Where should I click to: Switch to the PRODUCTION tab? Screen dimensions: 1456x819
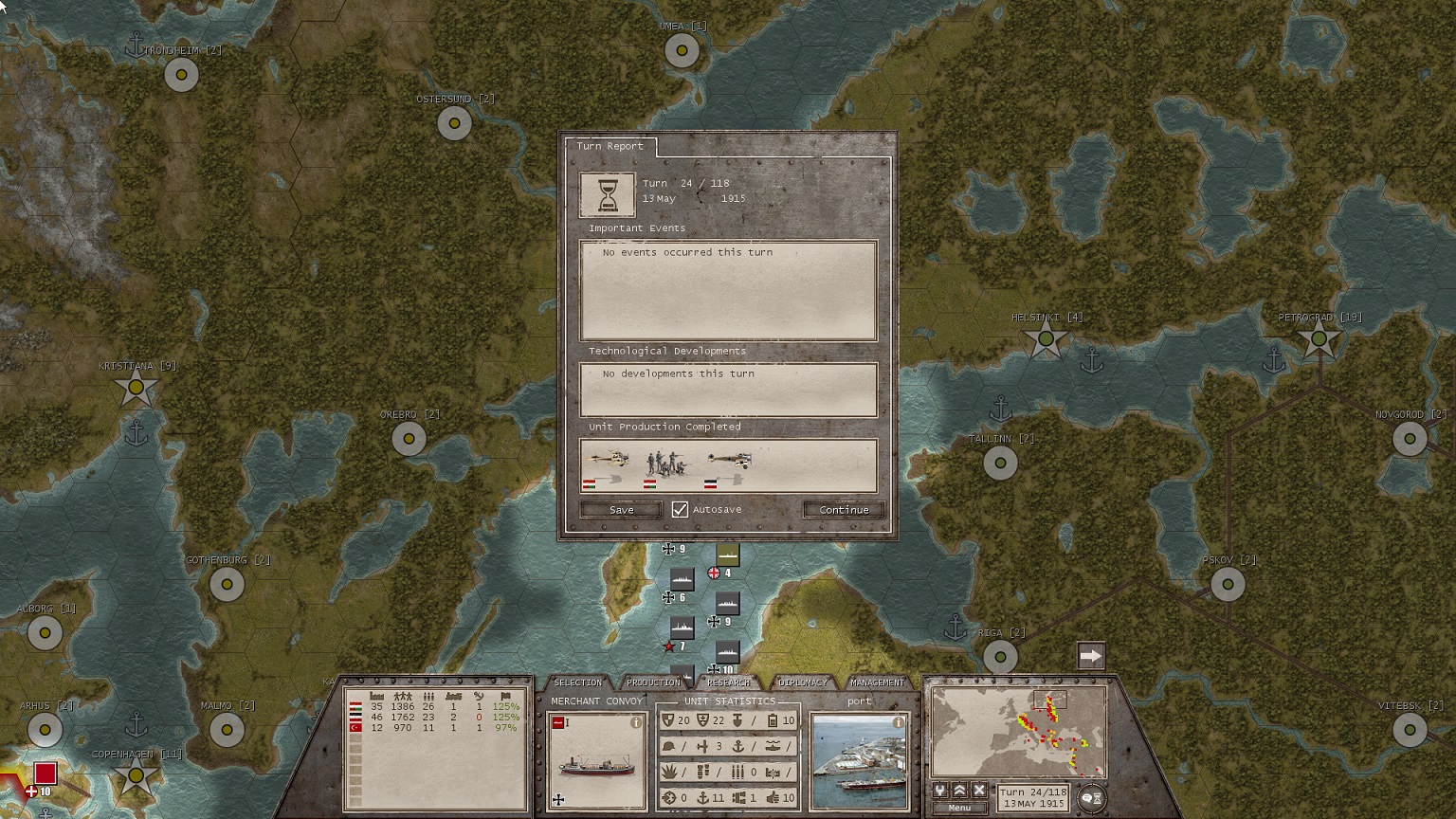pos(654,682)
